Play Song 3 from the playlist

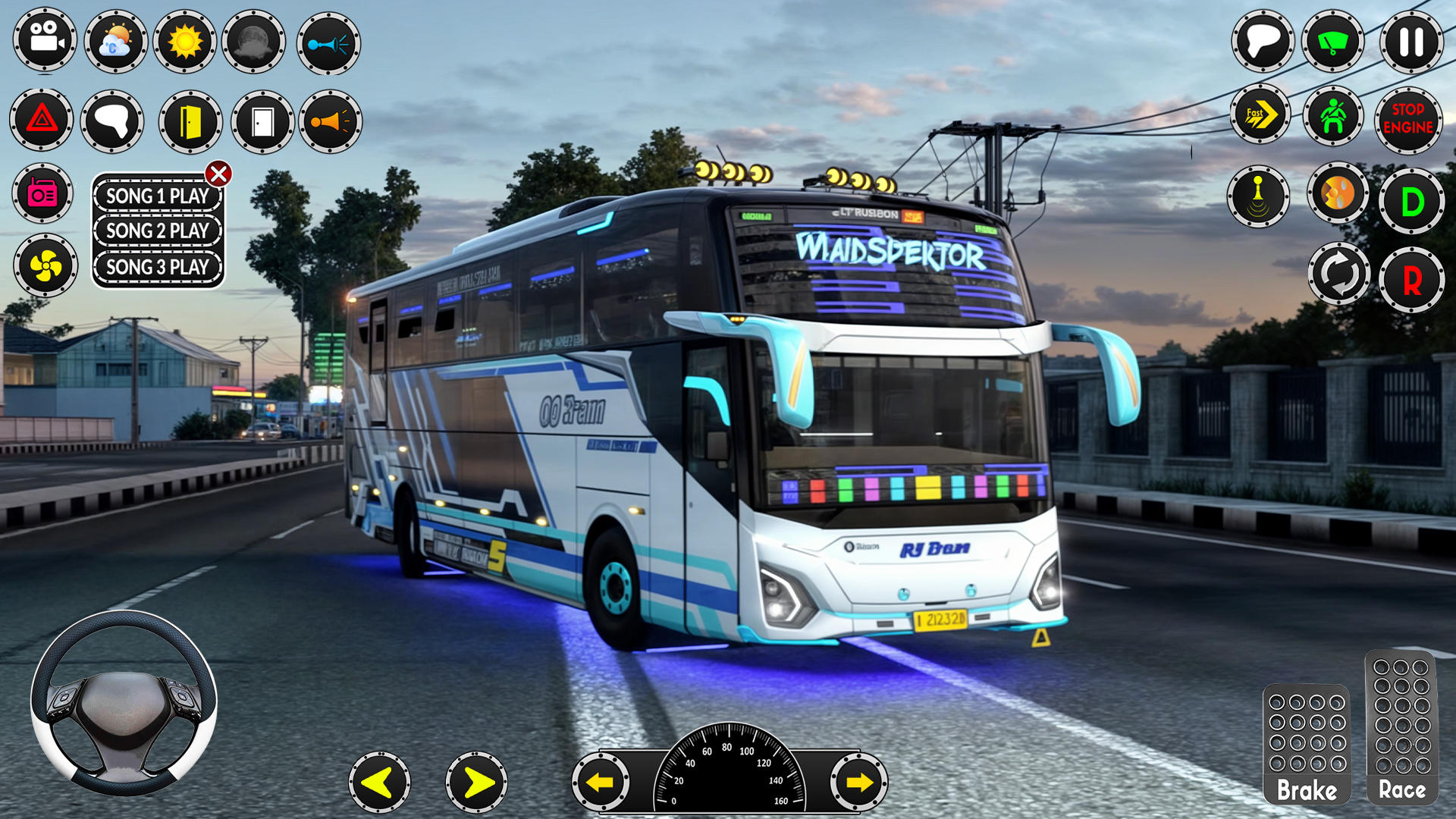click(x=156, y=267)
